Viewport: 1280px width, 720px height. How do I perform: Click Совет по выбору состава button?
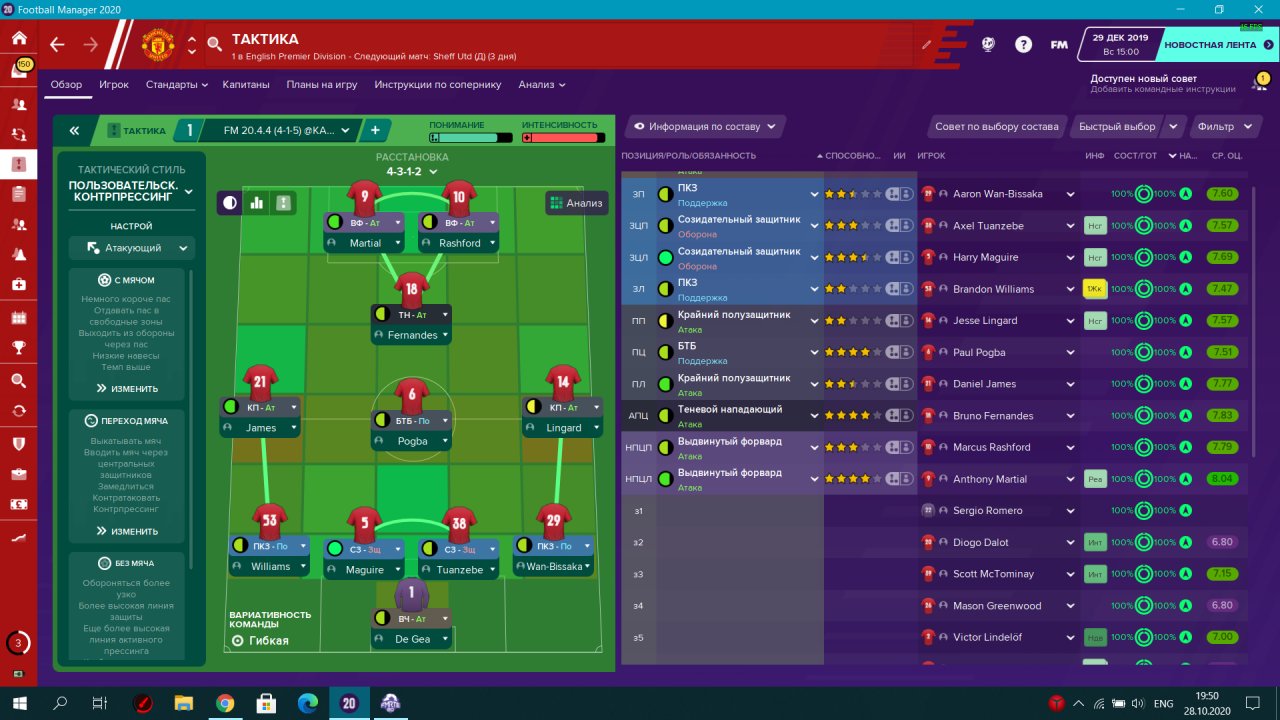click(996, 127)
